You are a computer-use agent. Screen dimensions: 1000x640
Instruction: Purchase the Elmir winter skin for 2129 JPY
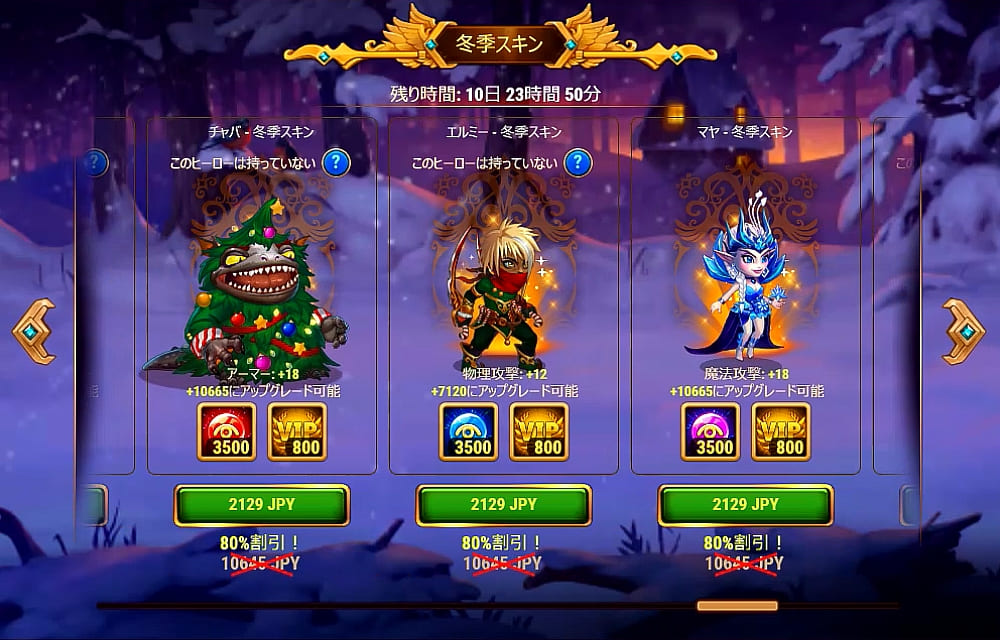(x=504, y=505)
